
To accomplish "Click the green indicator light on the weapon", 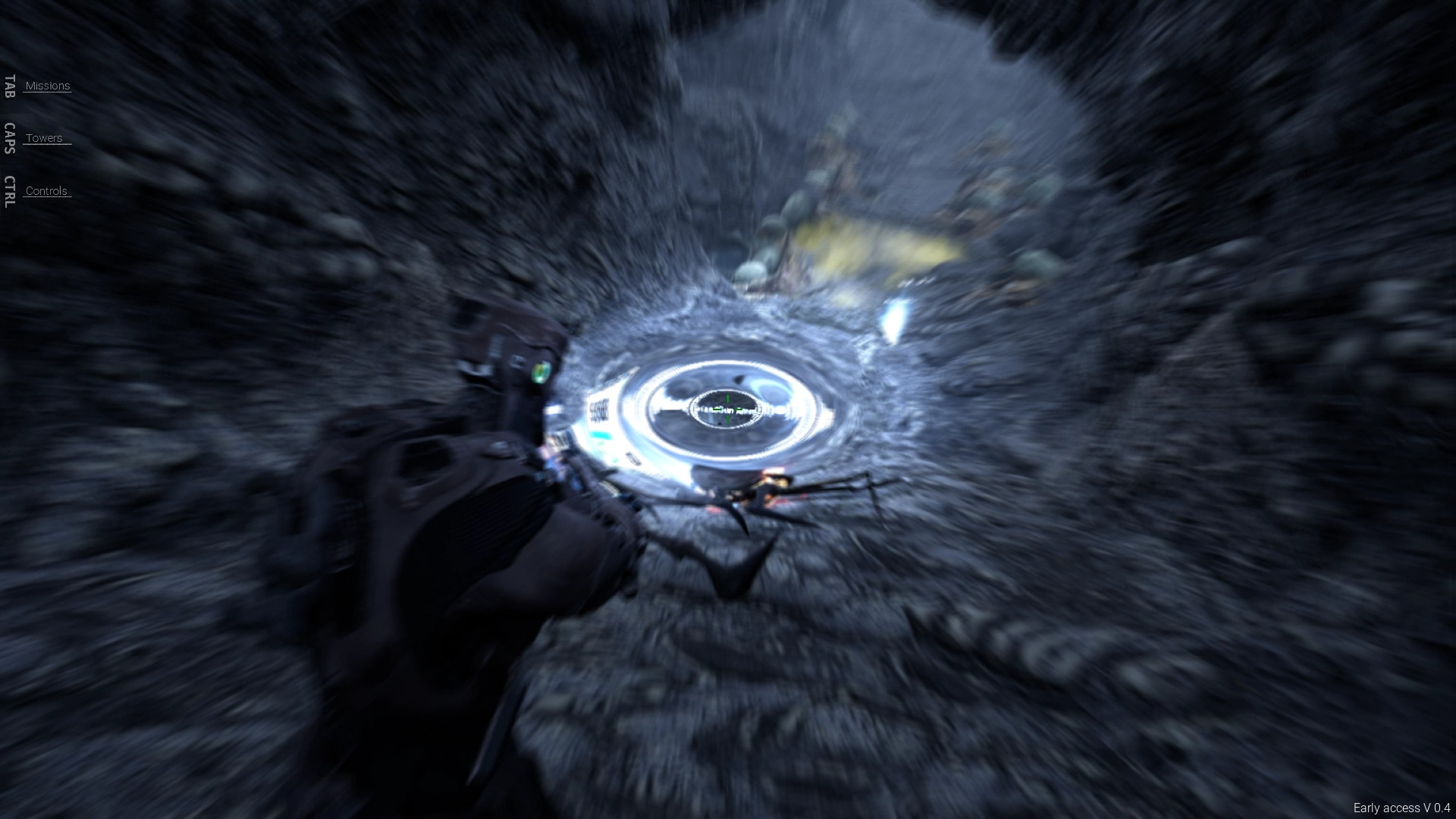I will tap(541, 373).
